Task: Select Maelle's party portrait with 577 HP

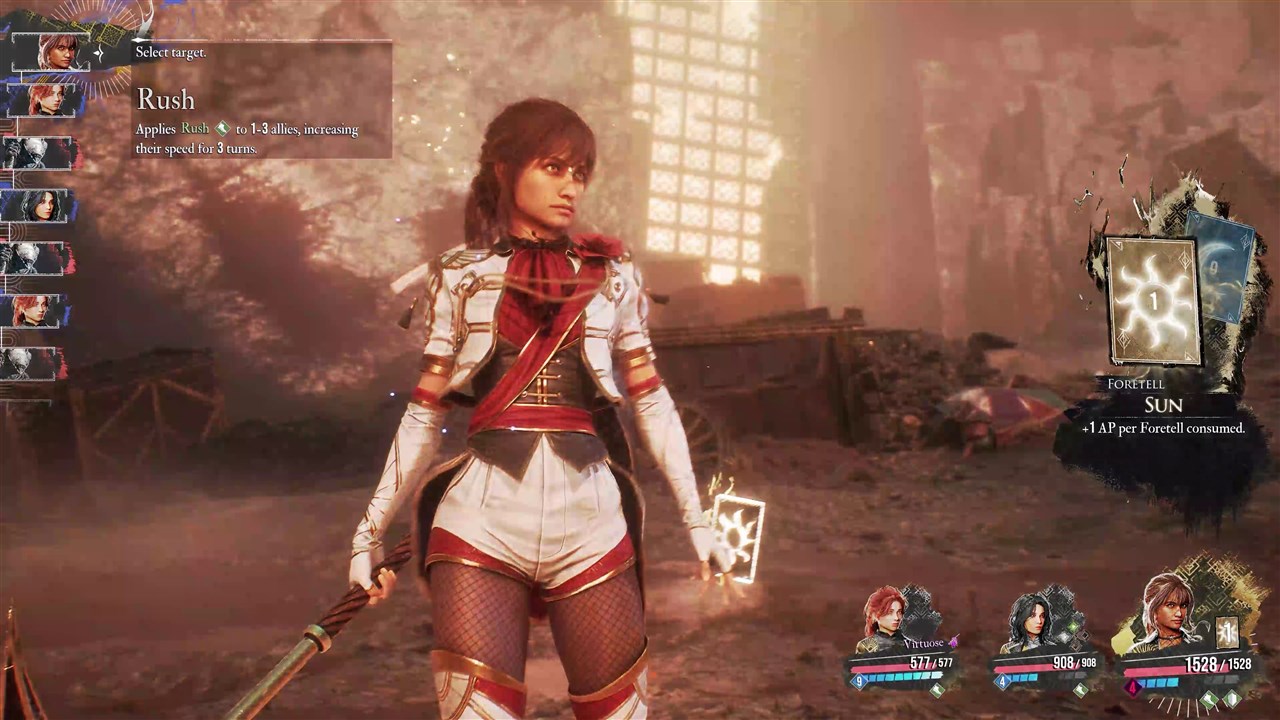Action: point(884,613)
